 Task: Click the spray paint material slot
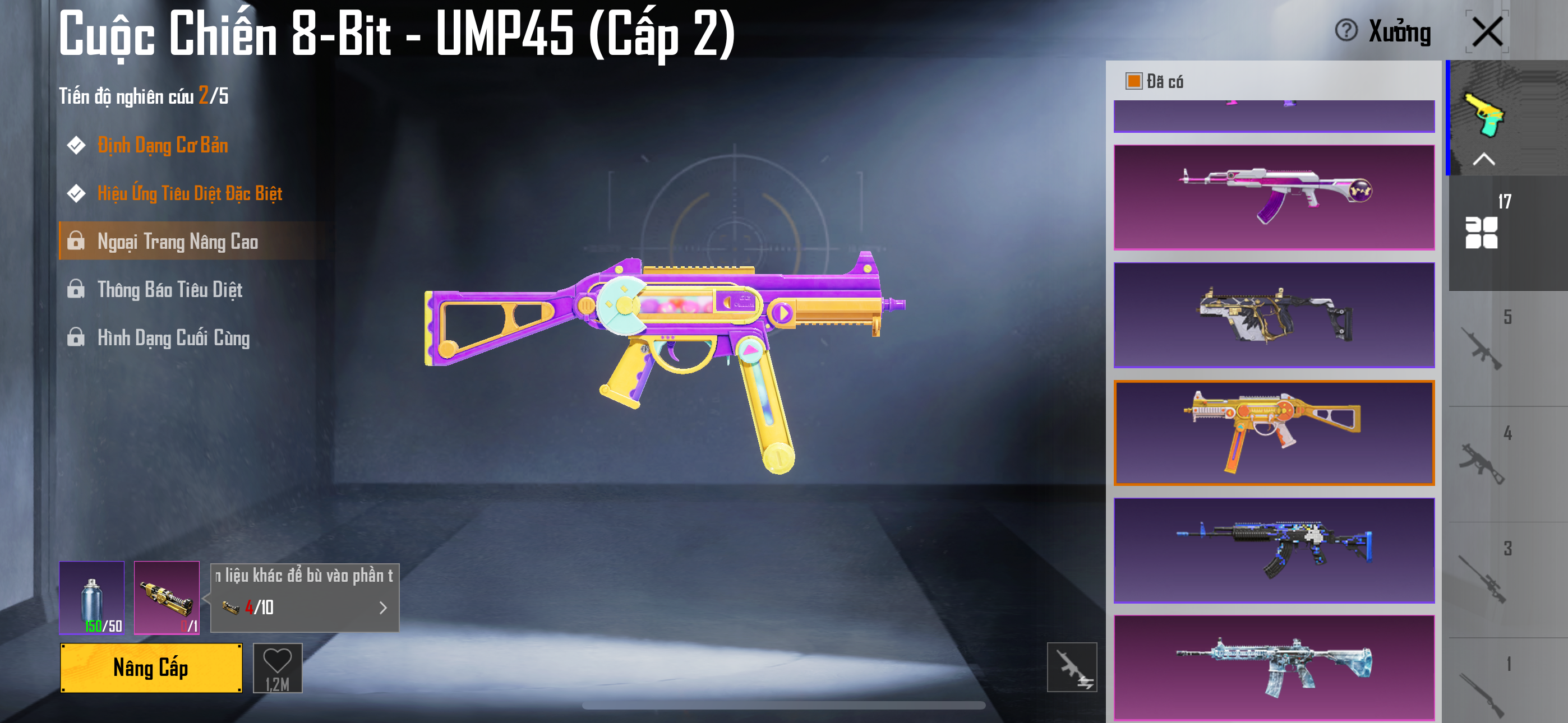92,597
